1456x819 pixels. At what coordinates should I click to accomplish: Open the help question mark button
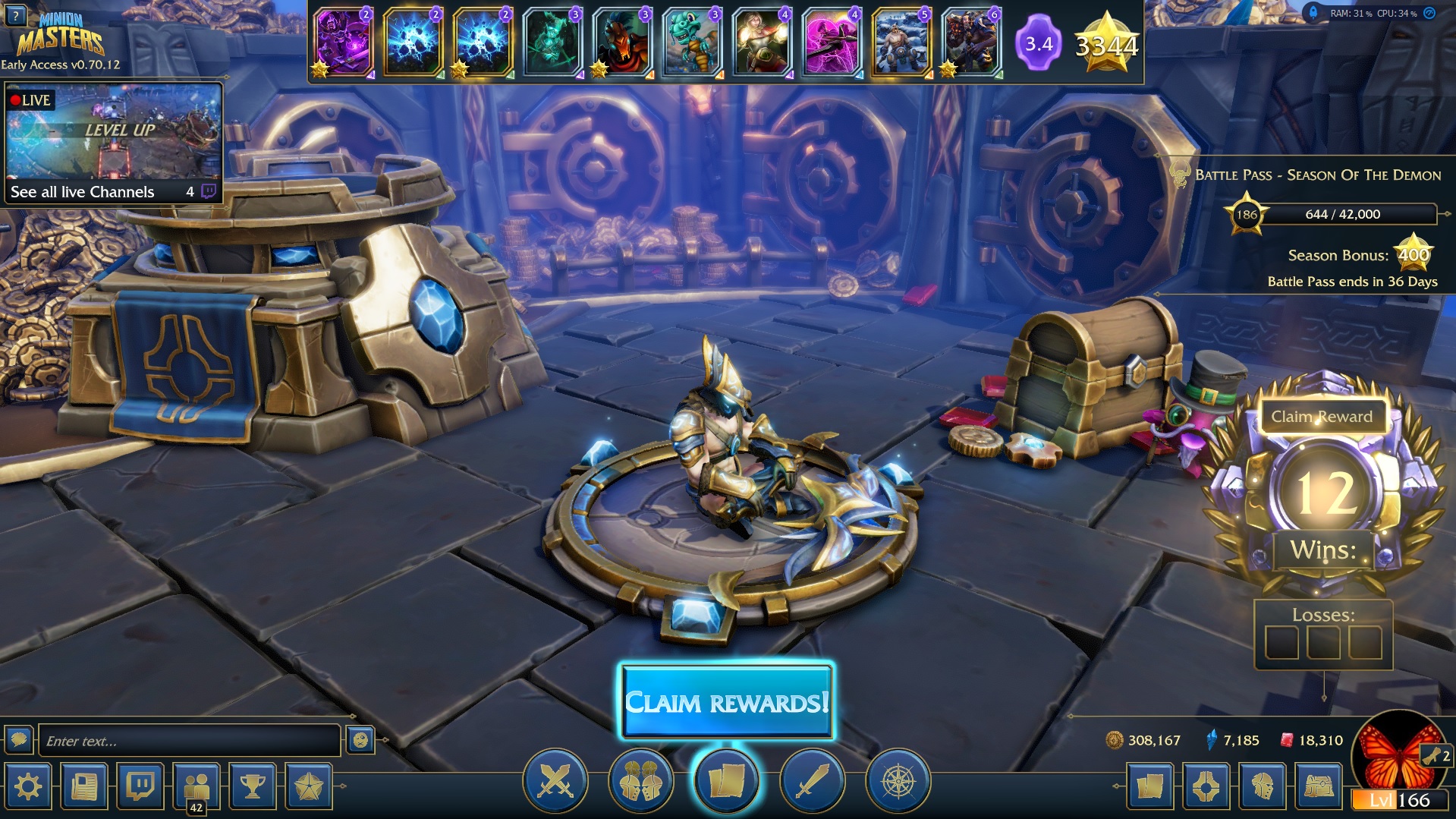tap(15, 14)
